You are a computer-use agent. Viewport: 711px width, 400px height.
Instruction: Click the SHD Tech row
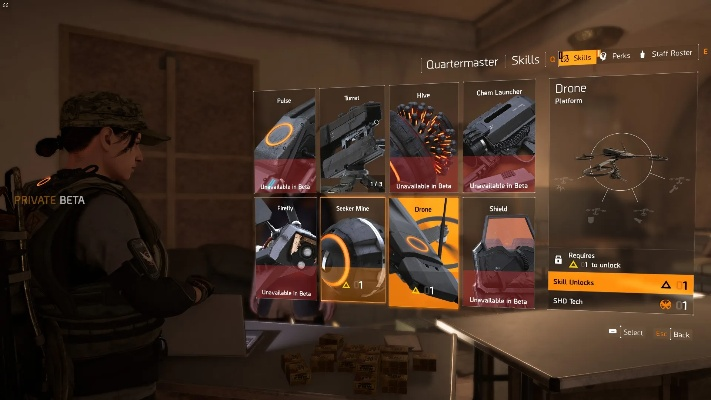pyautogui.click(x=620, y=301)
